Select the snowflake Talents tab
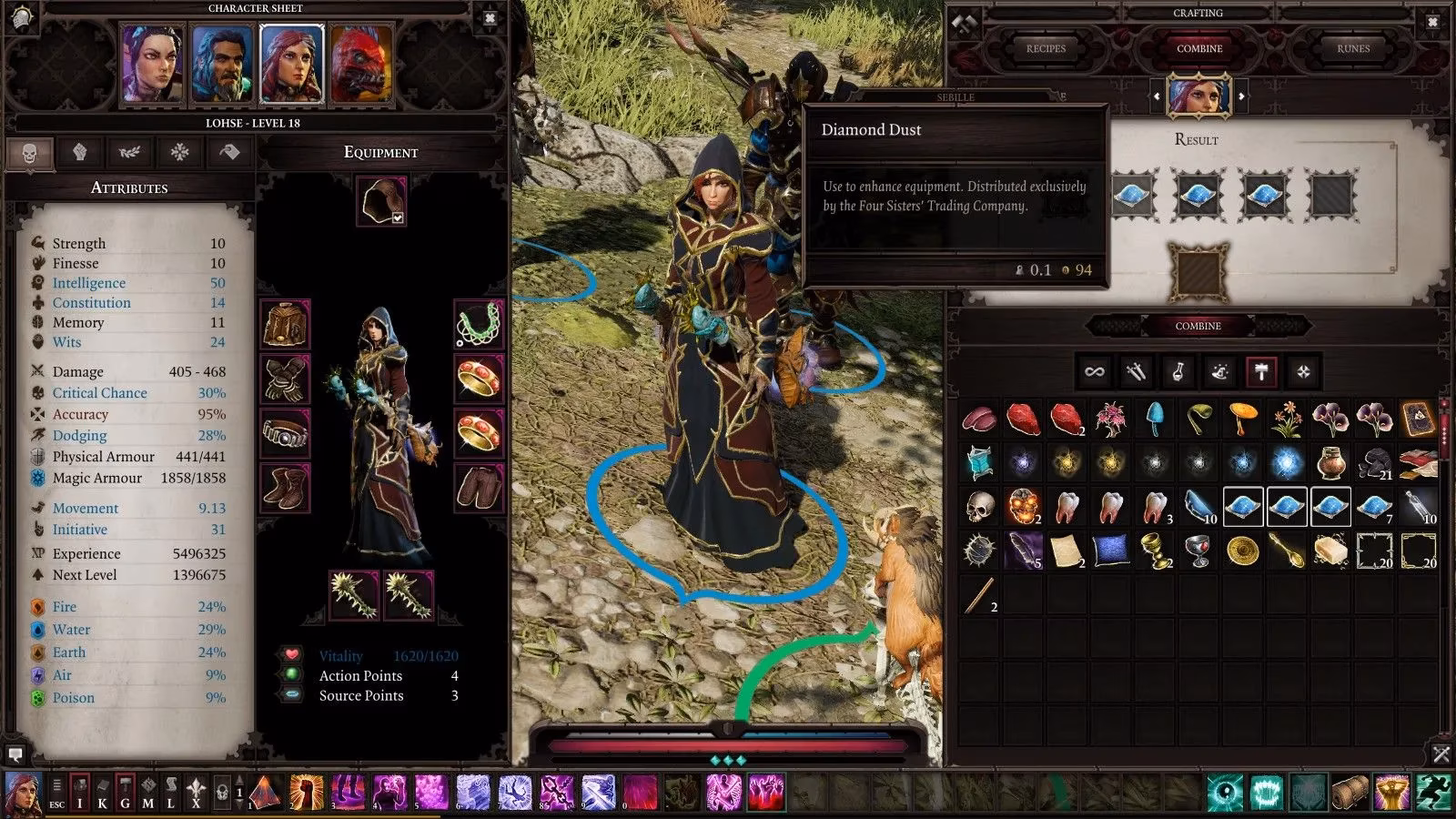This screenshot has width=1456, height=819. coord(180,153)
